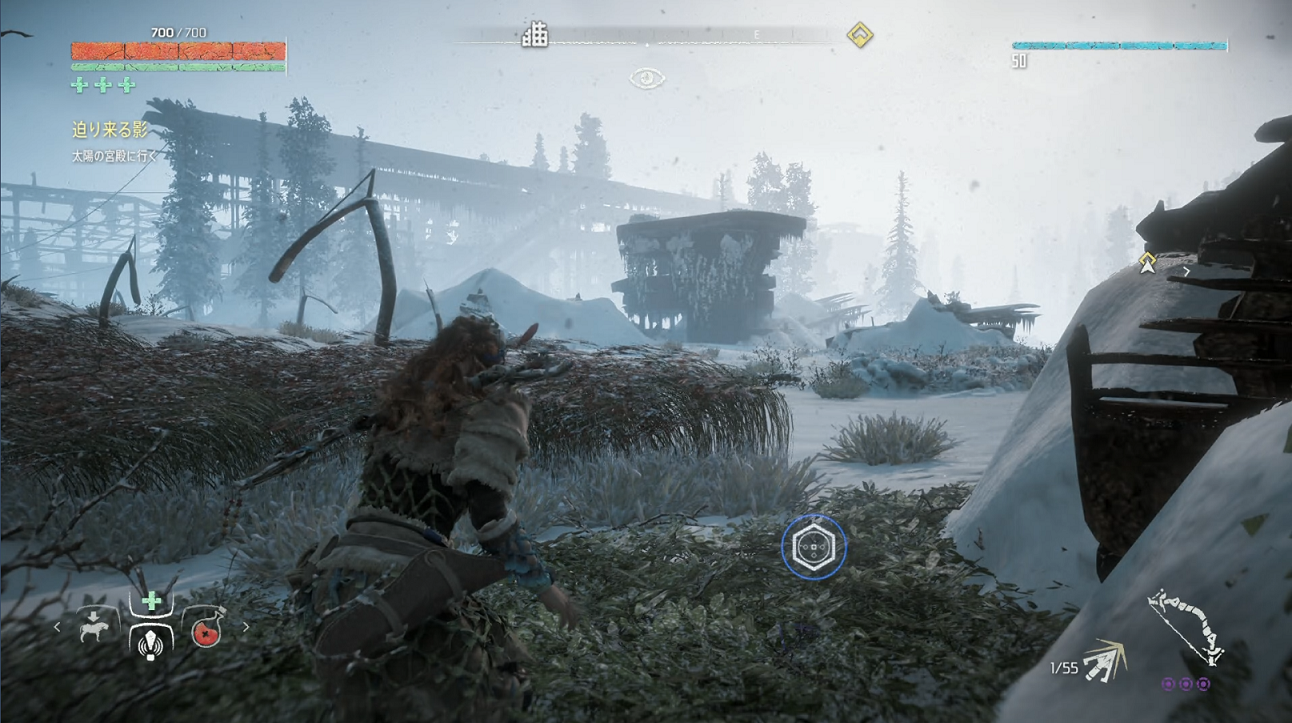This screenshot has width=1292, height=723.
Task: Select the call mount quick slot
Action: click(x=97, y=628)
